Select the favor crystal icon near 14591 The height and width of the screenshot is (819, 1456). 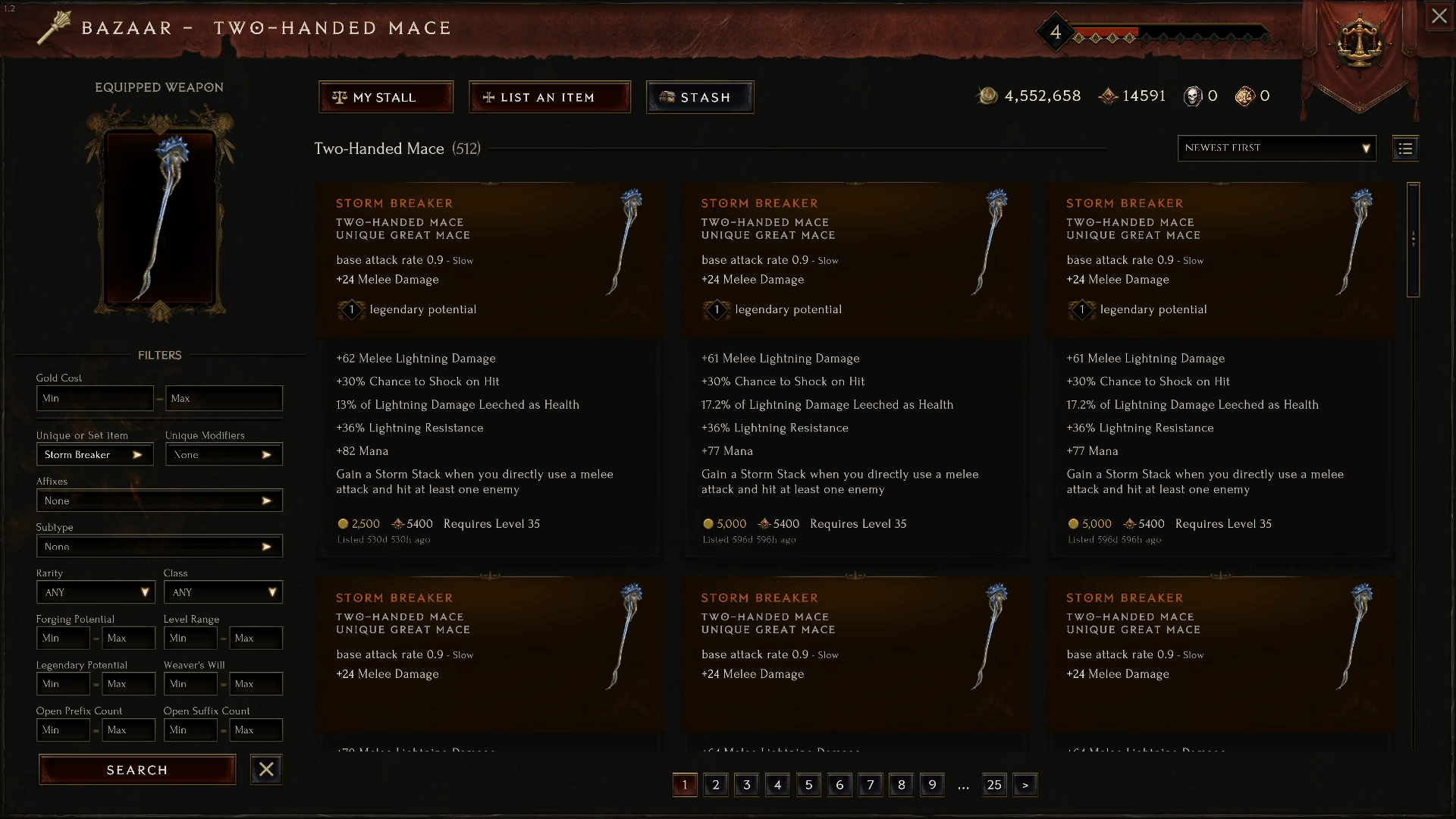1109,96
